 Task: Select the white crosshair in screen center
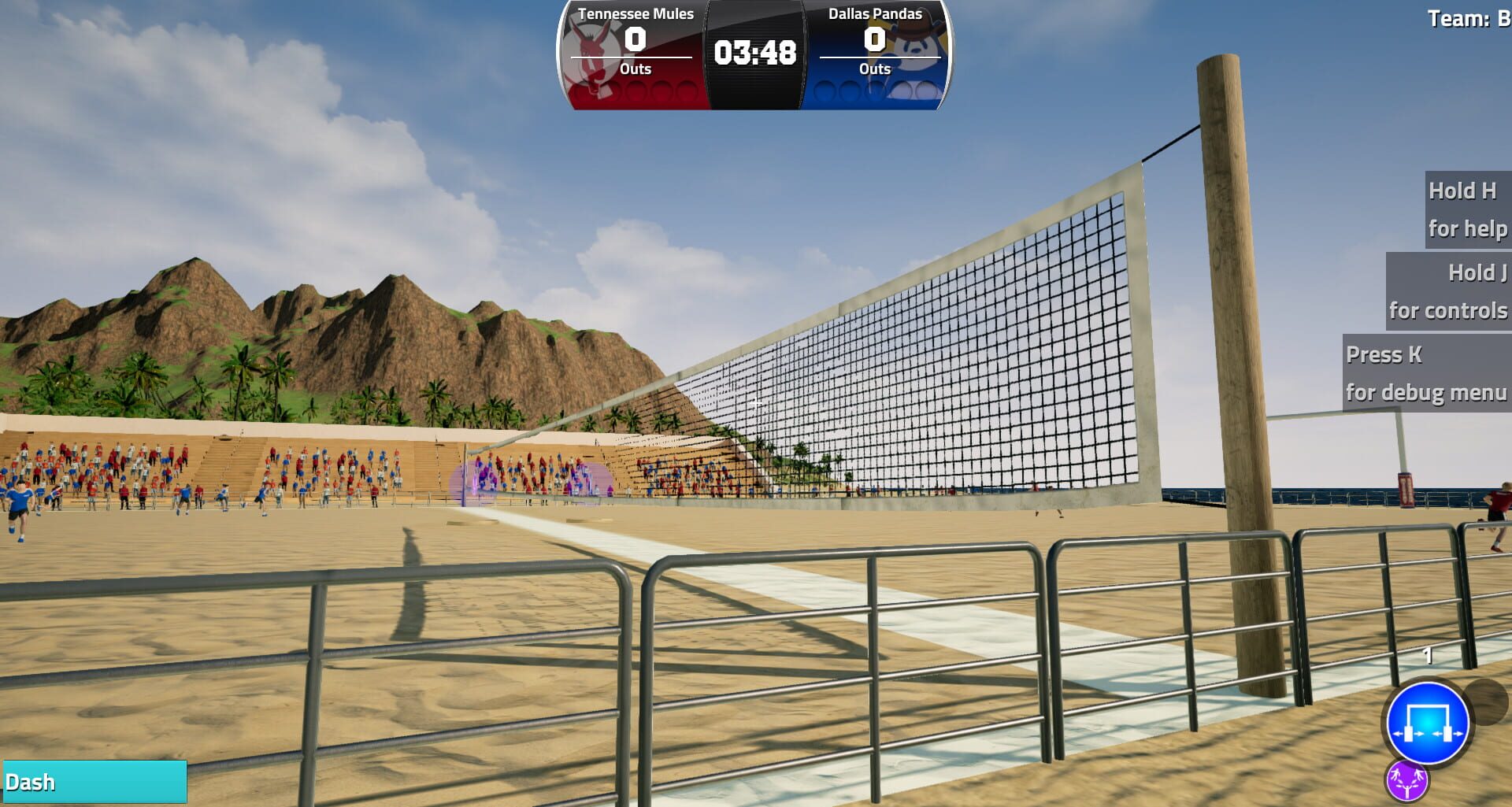tap(756, 403)
